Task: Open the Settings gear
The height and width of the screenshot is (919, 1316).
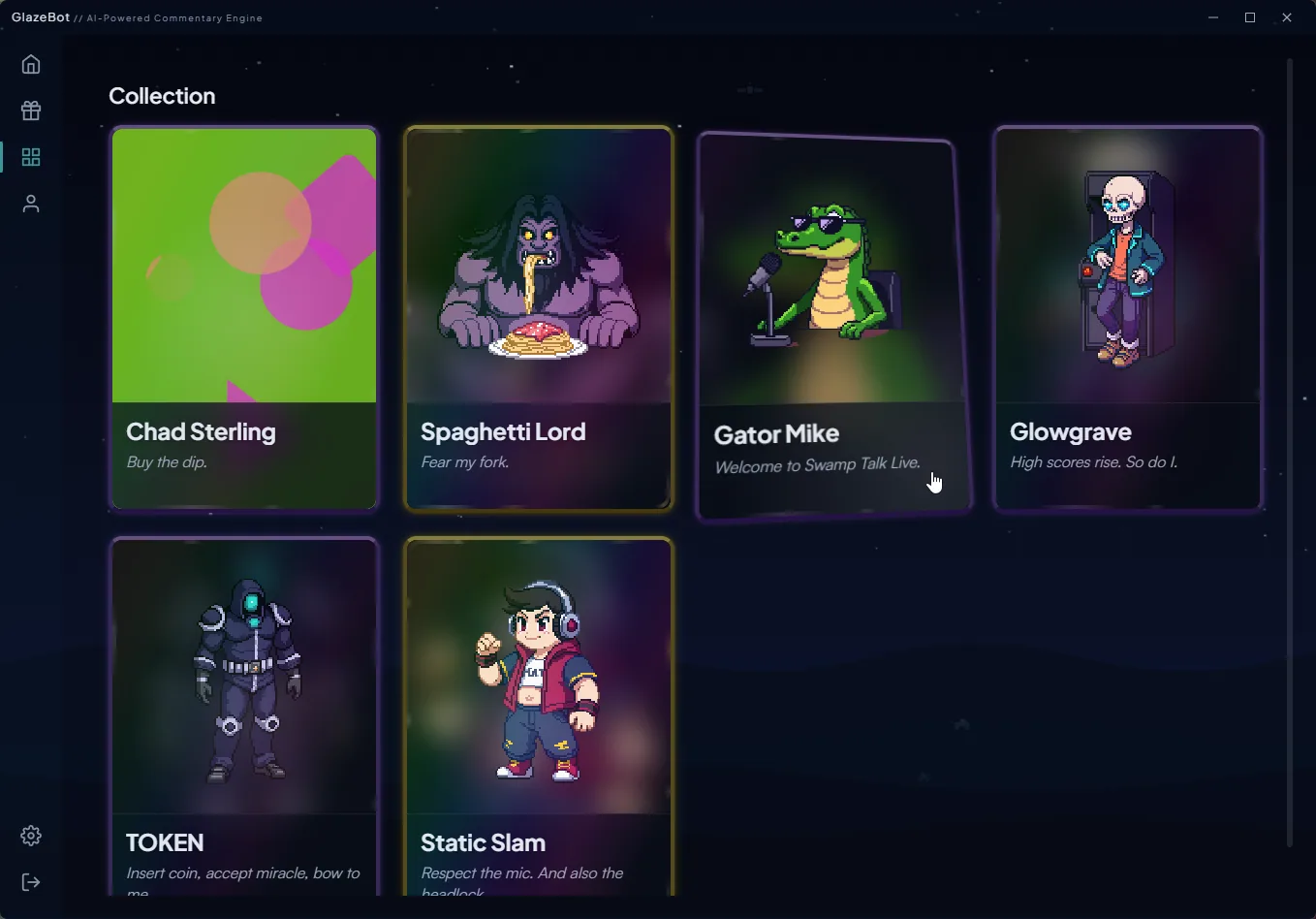Action: click(30, 835)
